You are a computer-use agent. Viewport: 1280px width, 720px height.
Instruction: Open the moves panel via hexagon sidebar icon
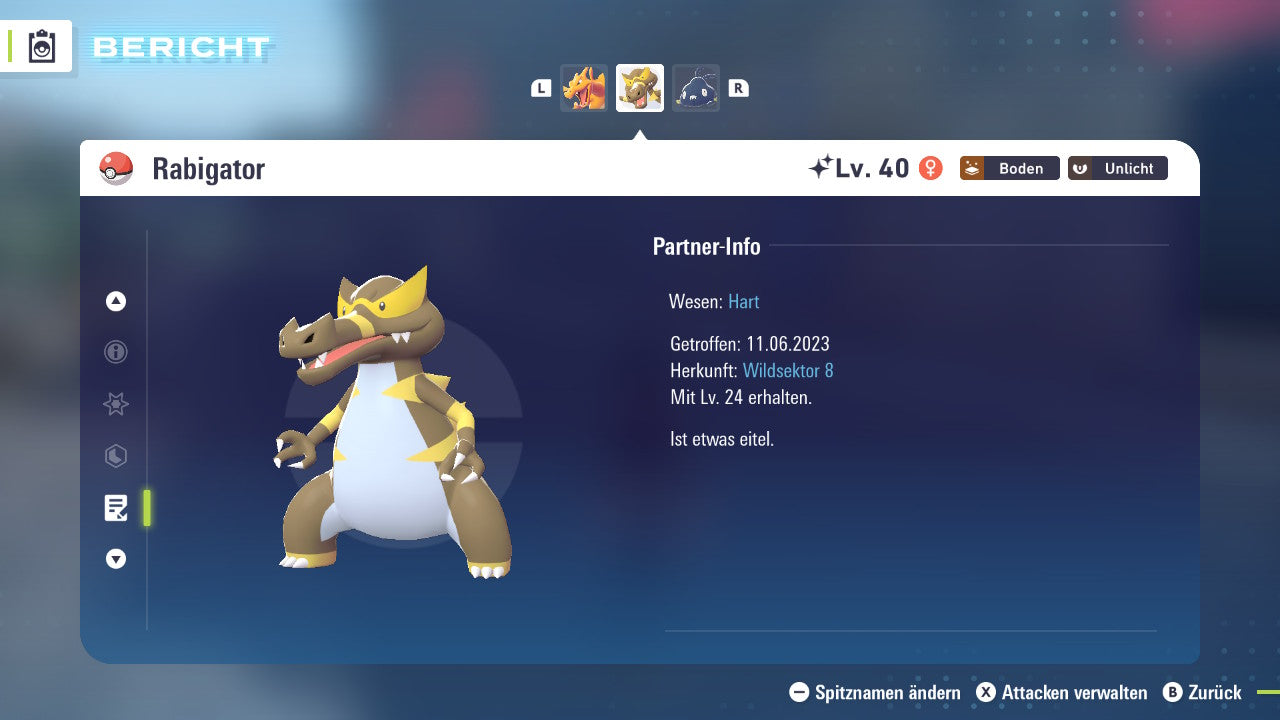coord(115,456)
